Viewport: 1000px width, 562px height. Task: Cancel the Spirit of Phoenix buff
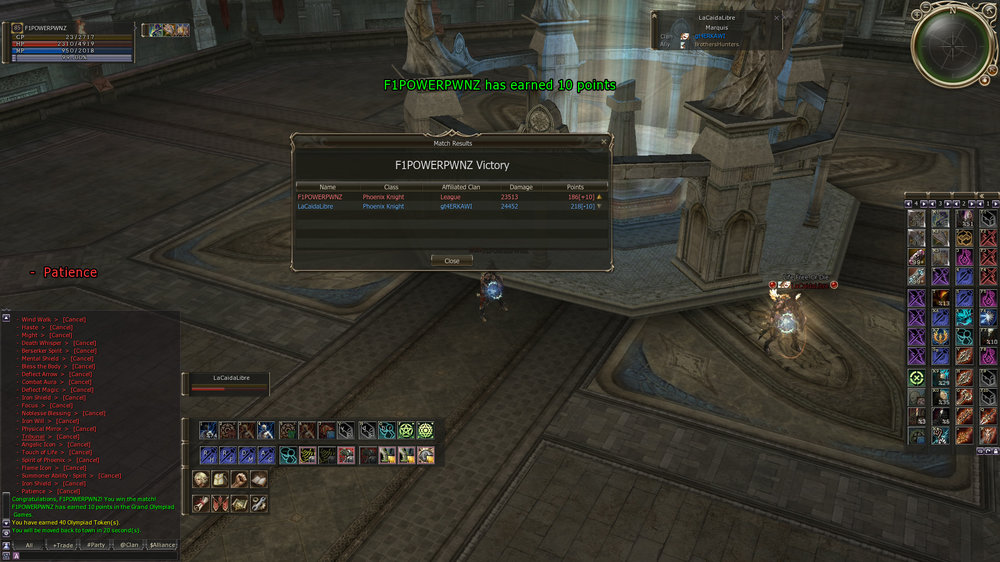click(x=88, y=460)
